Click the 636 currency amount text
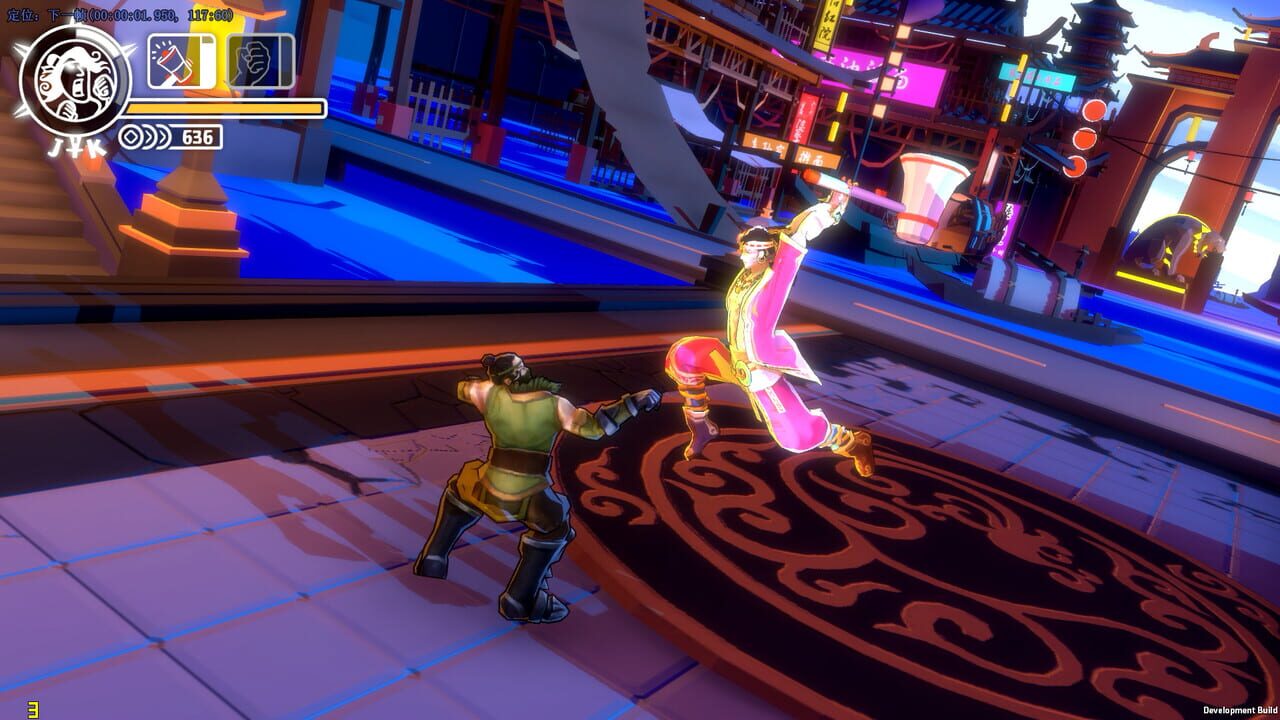This screenshot has width=1280, height=720. (x=198, y=135)
